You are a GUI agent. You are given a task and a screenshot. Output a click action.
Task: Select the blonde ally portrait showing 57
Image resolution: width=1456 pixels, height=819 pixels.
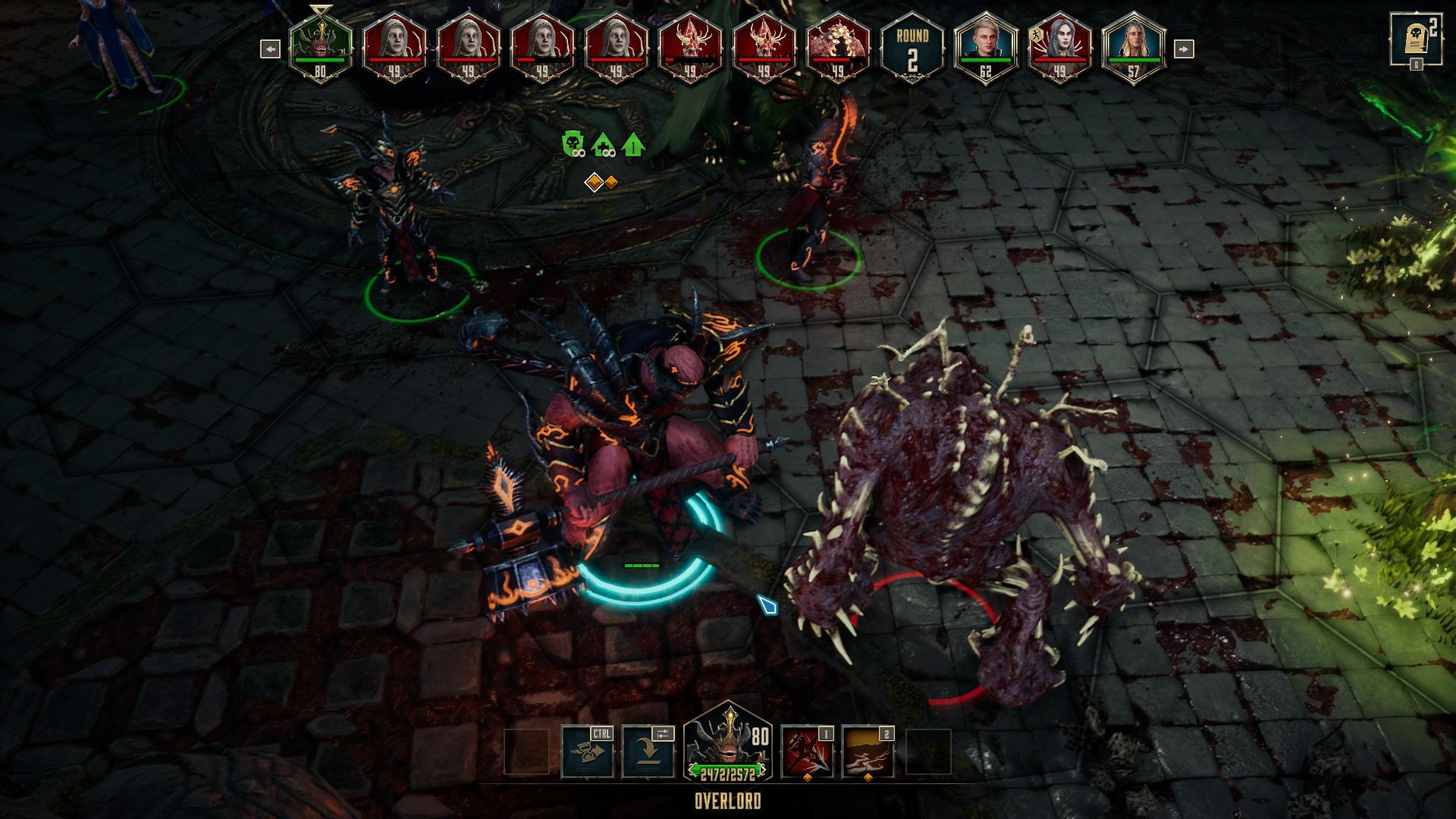1134,42
